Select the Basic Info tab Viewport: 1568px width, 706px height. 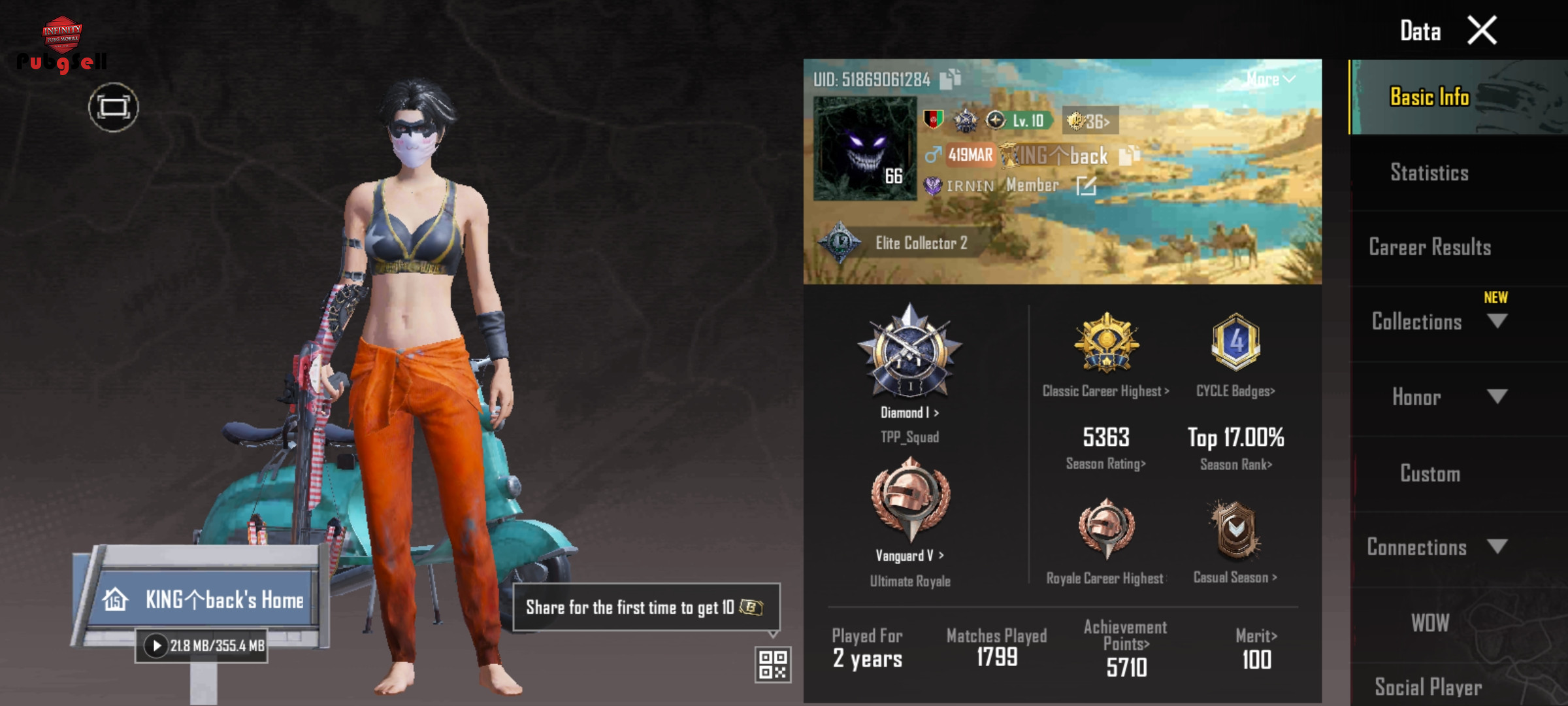point(1429,97)
